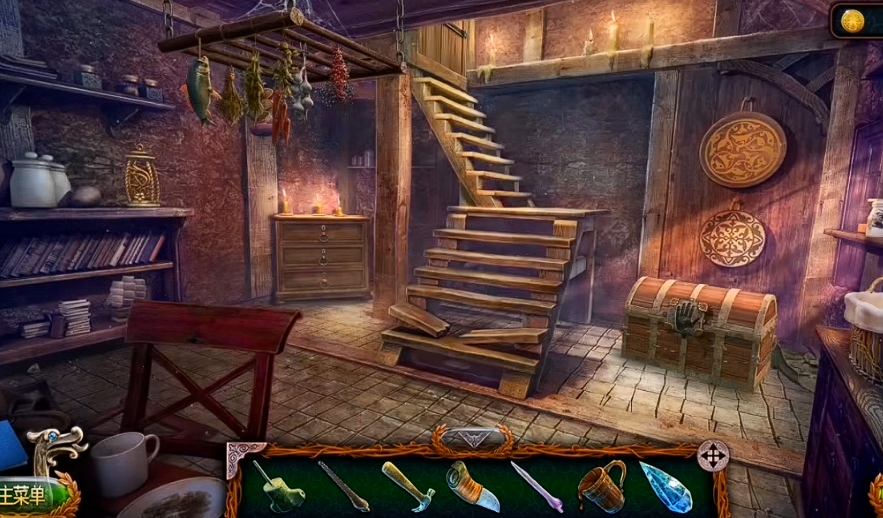Select the claw hammer in inventory
Viewport: 883px width, 518px height.
tap(407, 485)
